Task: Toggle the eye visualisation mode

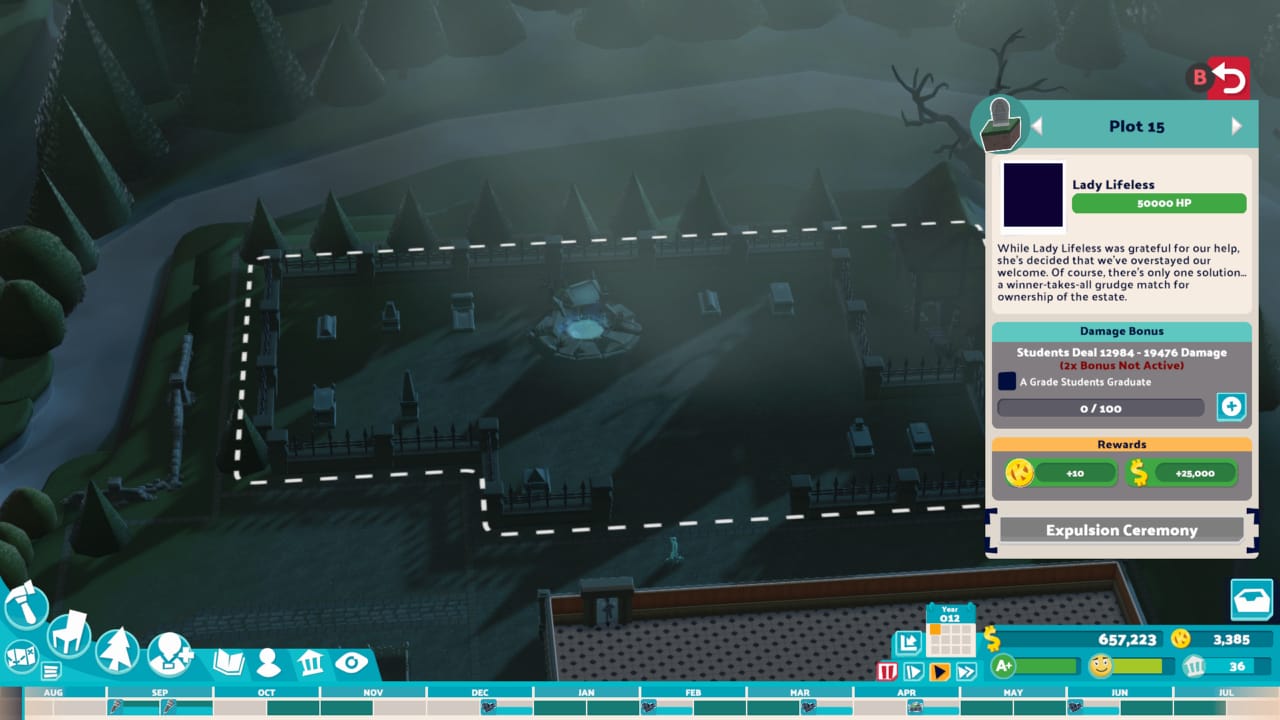Action: point(351,662)
